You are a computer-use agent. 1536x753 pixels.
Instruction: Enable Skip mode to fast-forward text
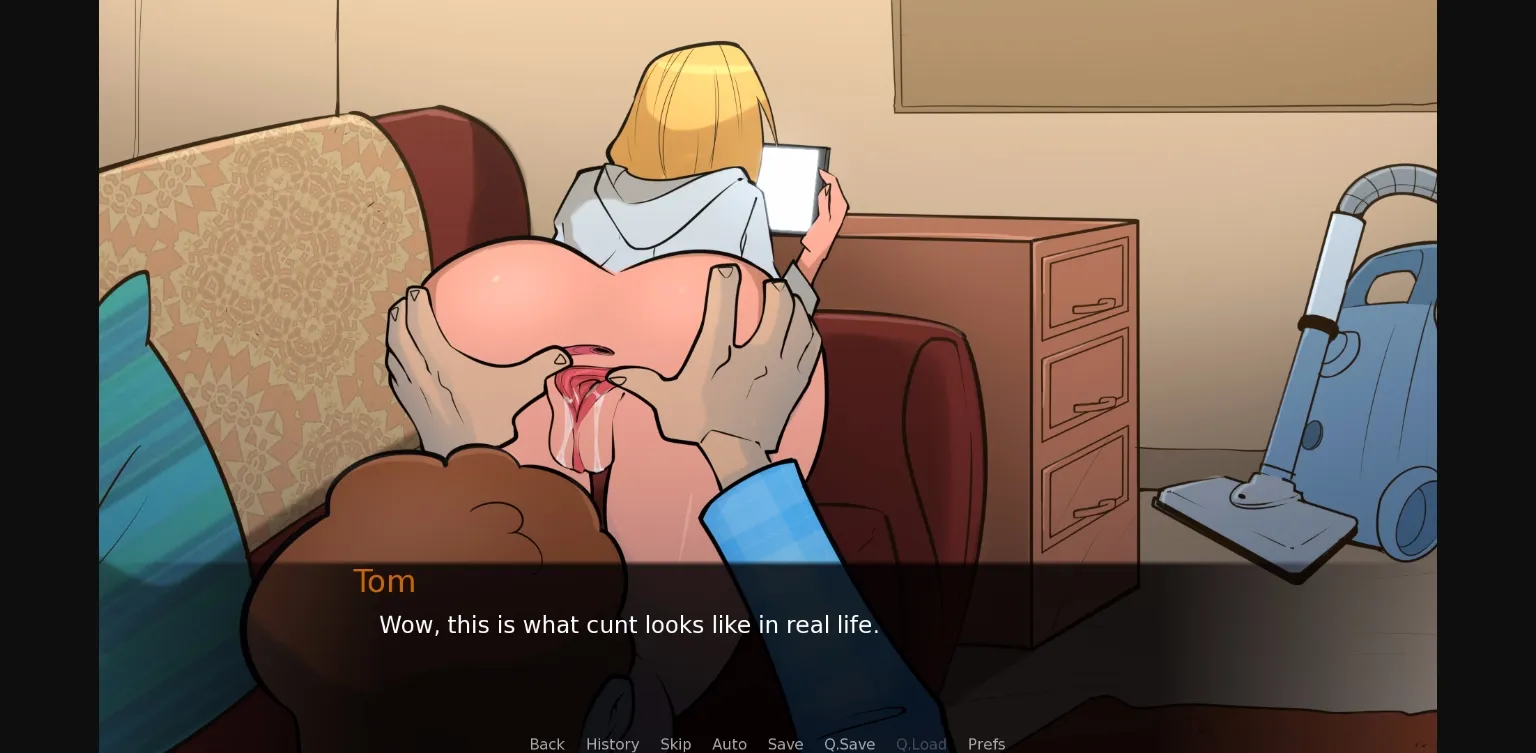pyautogui.click(x=675, y=744)
